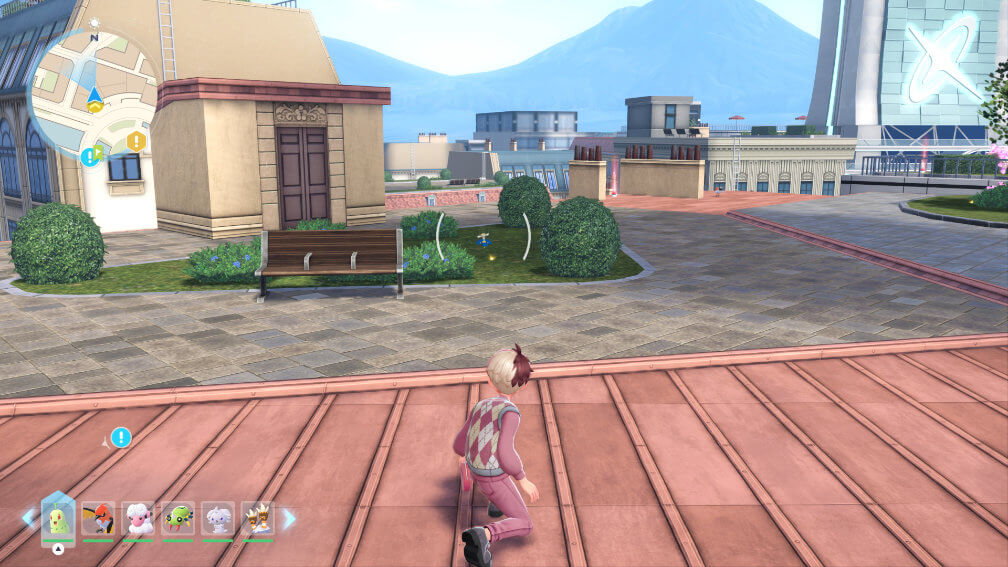Image resolution: width=1008 pixels, height=567 pixels.
Task: Click the blue exclamation indicator above the party bar
Action: [121, 437]
